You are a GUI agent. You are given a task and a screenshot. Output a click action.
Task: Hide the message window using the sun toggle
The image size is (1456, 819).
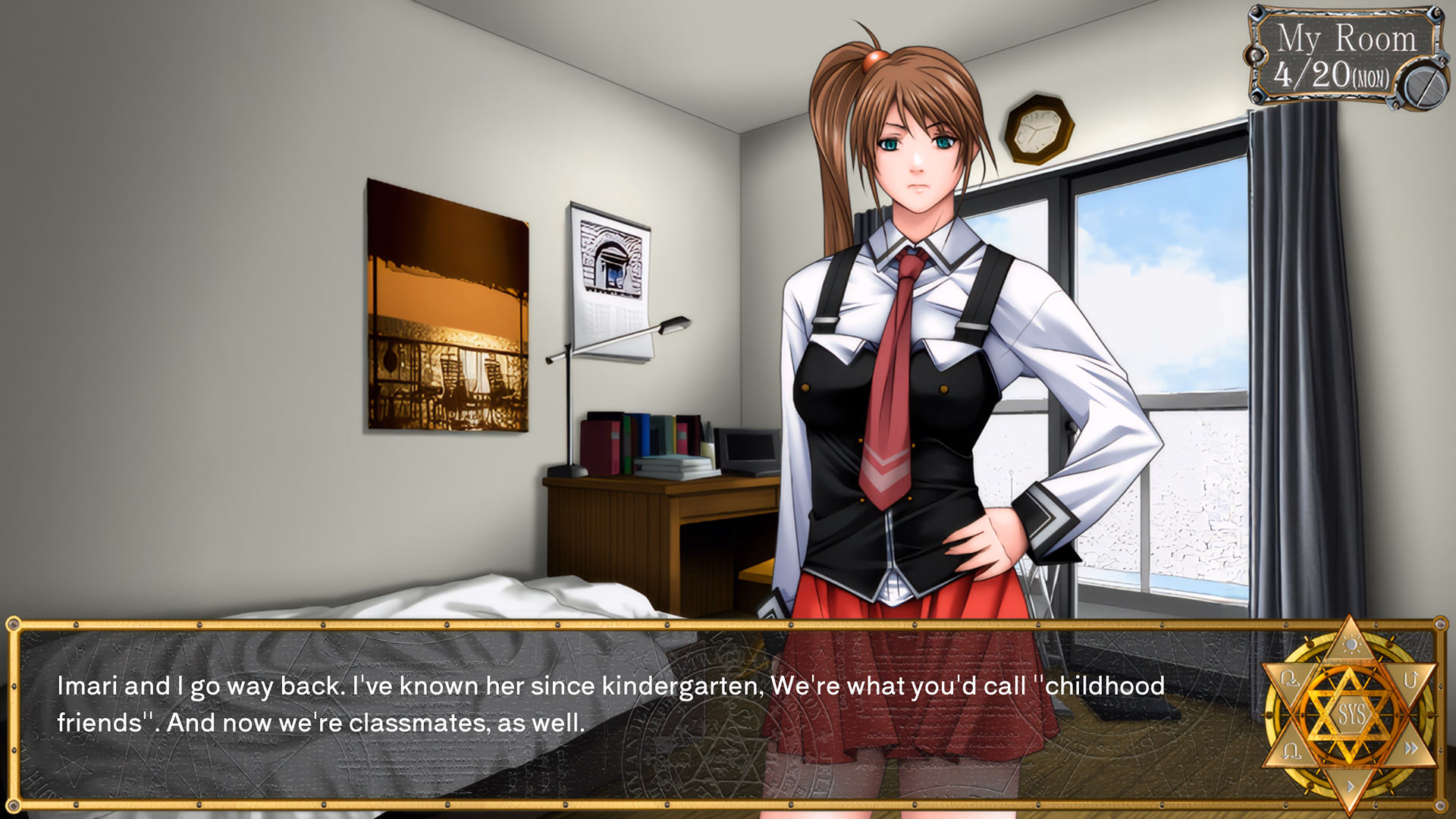point(1351,645)
